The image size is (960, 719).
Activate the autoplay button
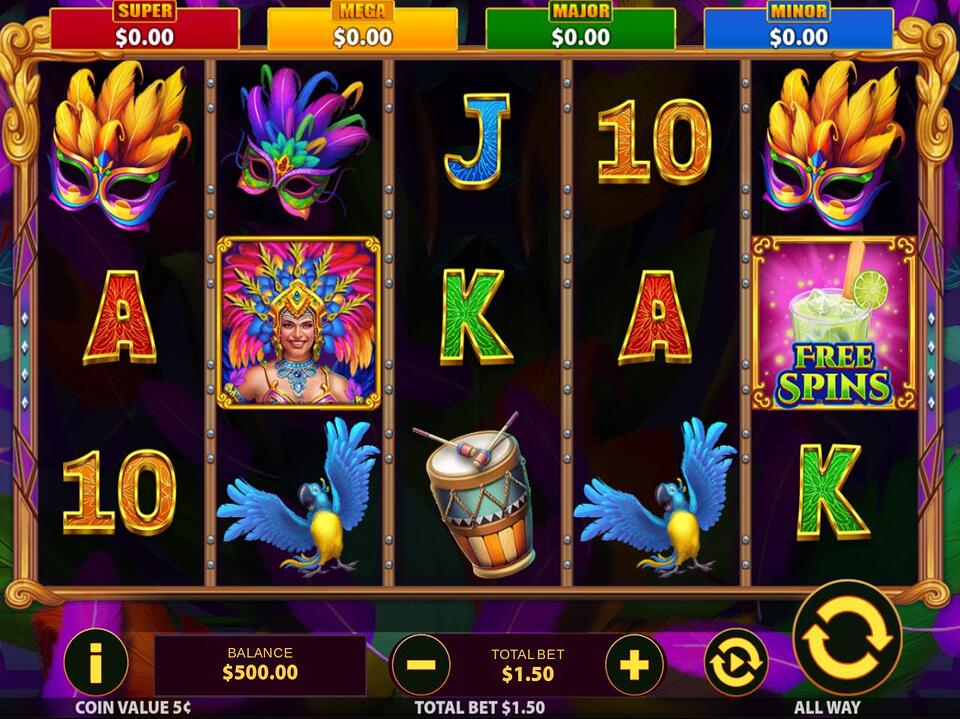coord(736,662)
